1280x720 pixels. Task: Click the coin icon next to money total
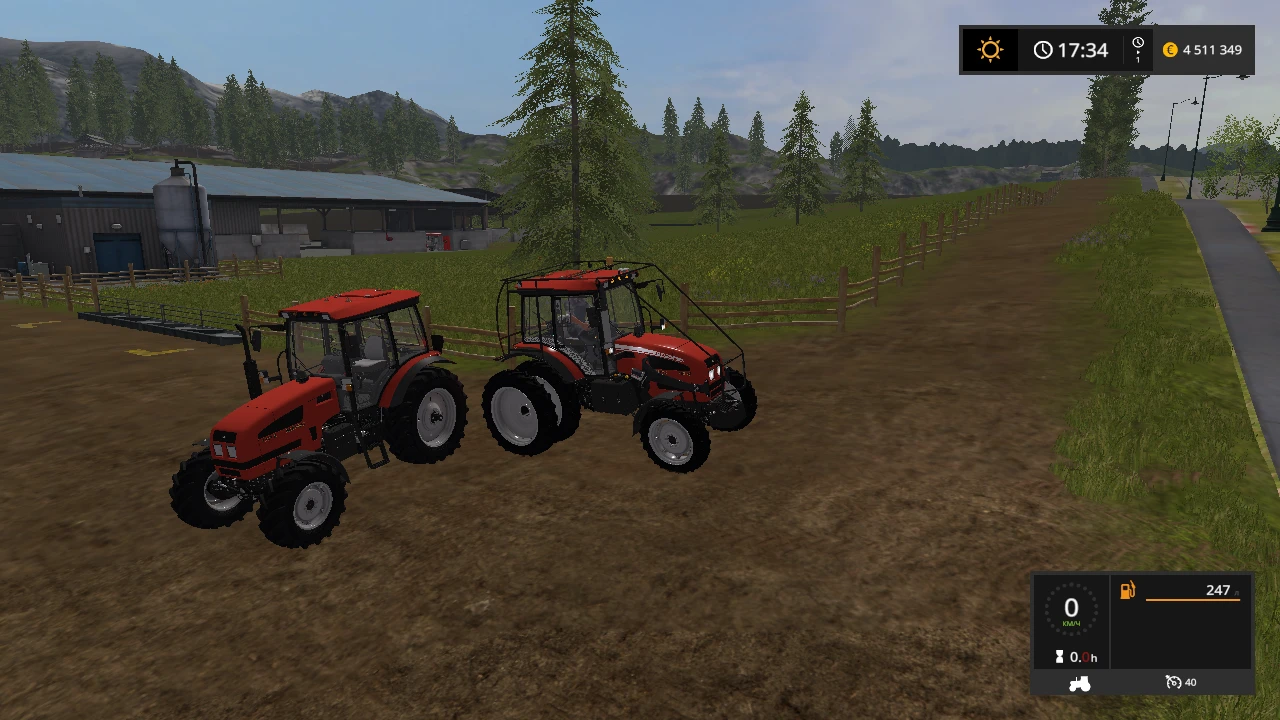pyautogui.click(x=1170, y=49)
